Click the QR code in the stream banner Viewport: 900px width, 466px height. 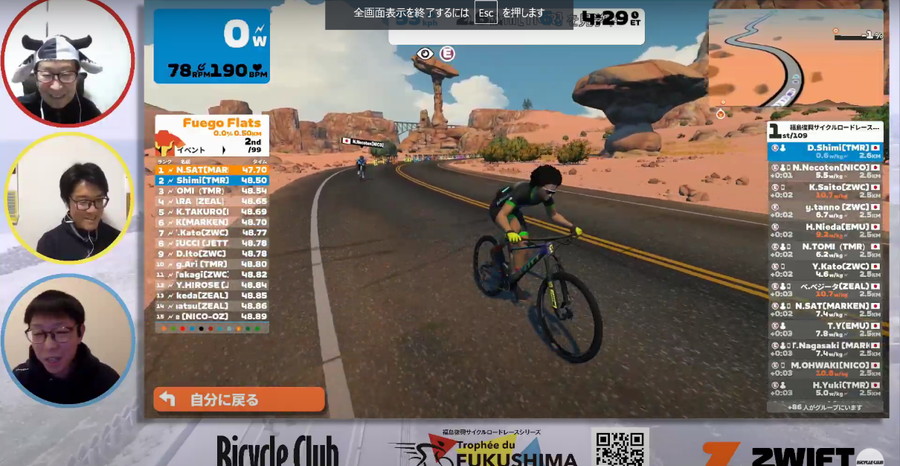pyautogui.click(x=620, y=448)
